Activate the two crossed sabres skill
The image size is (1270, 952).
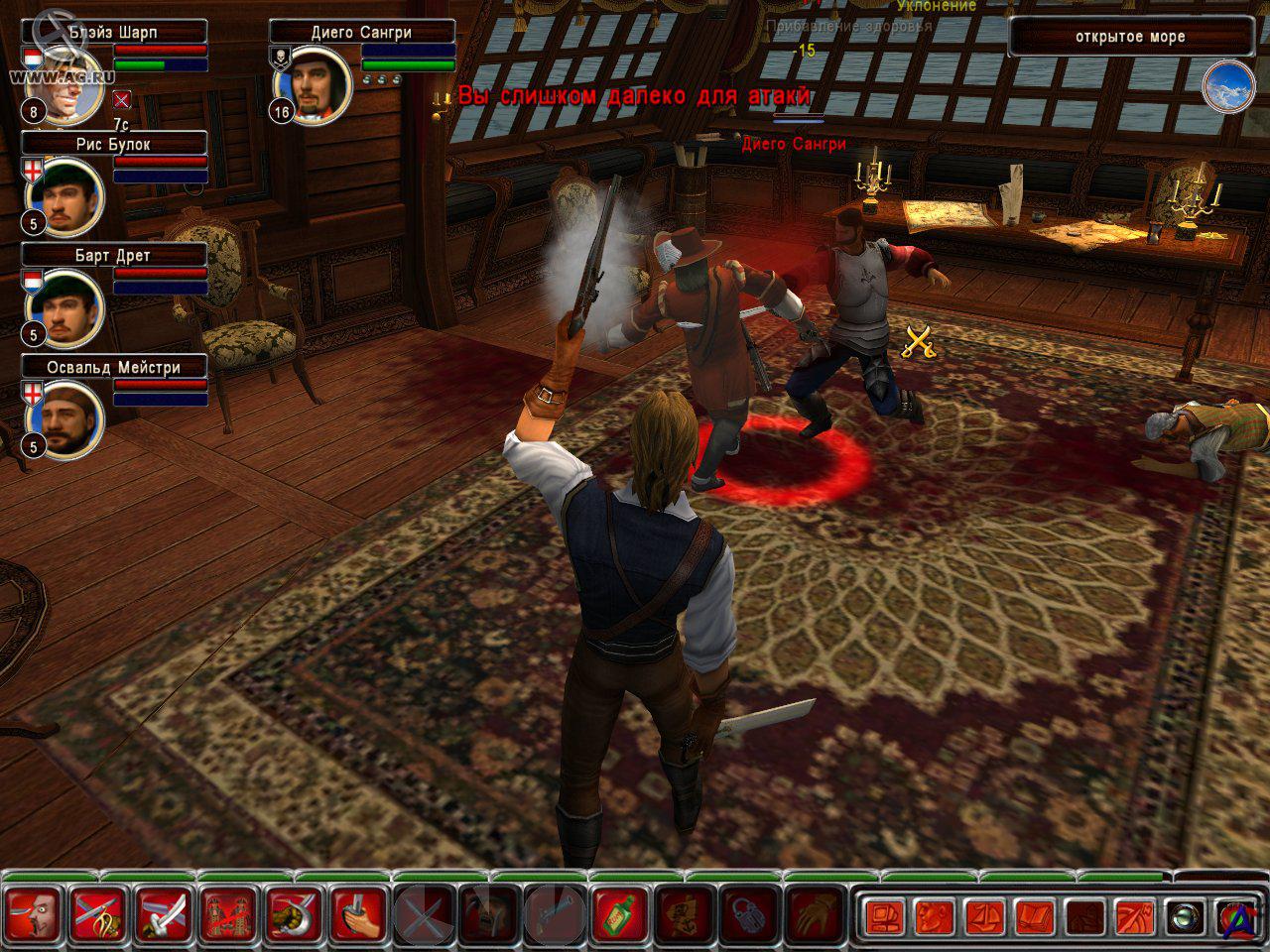tap(165, 914)
